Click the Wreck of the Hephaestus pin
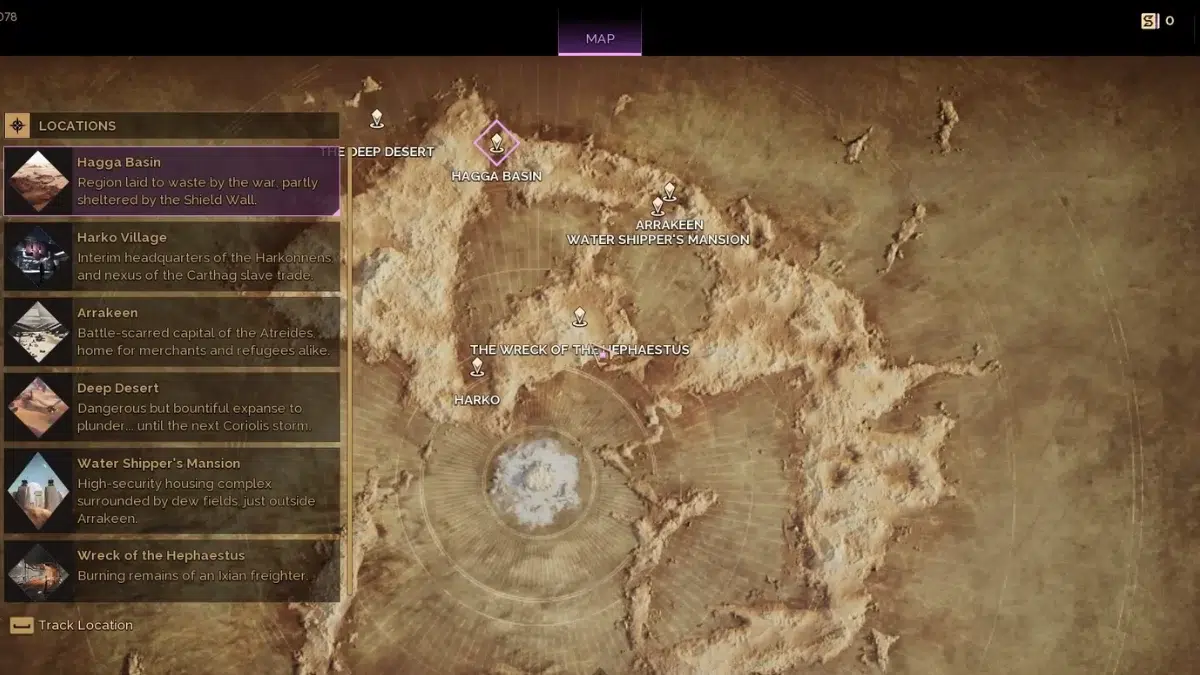Image resolution: width=1200 pixels, height=675 pixels. (x=579, y=317)
